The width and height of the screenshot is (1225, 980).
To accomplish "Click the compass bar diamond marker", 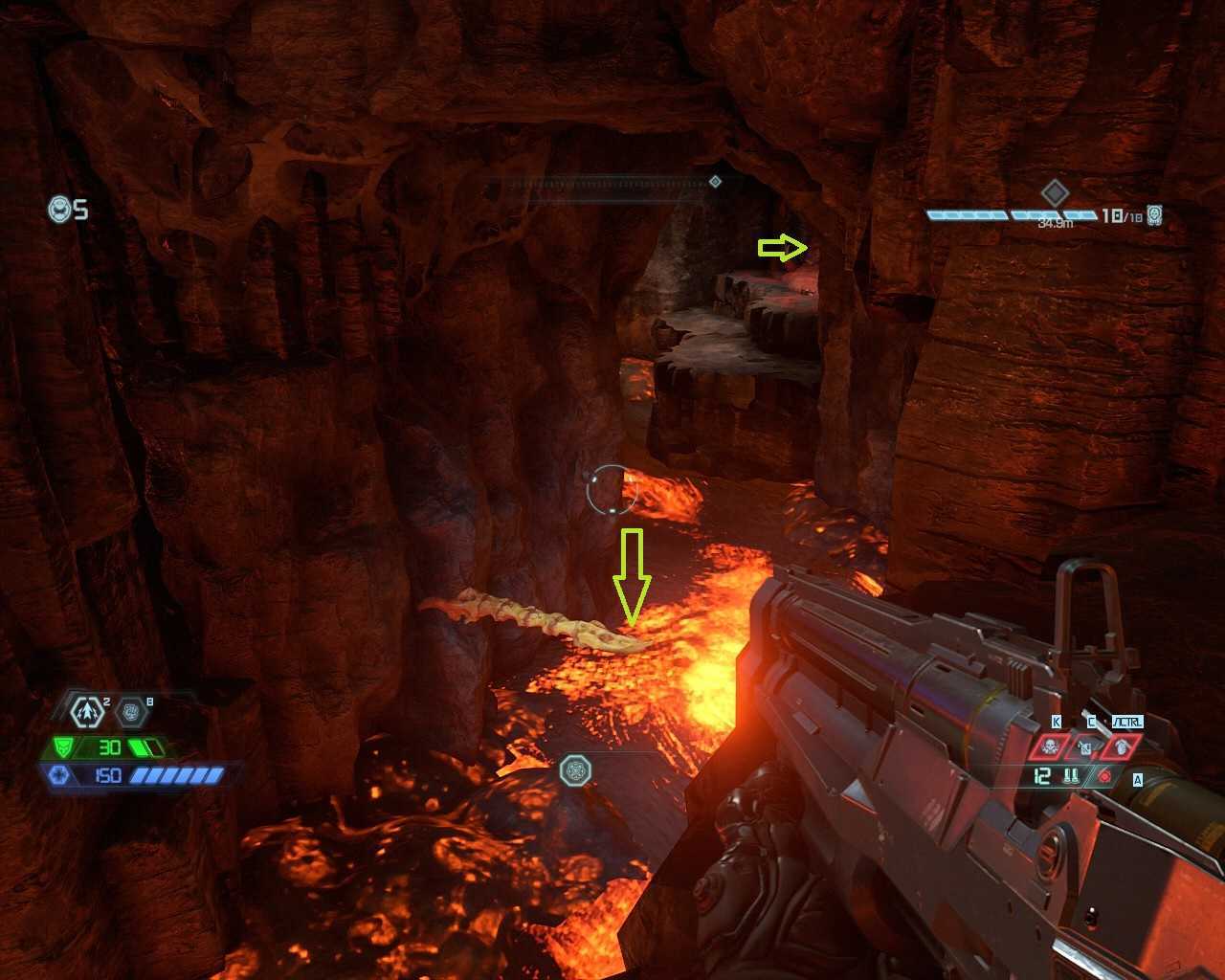I will 715,182.
